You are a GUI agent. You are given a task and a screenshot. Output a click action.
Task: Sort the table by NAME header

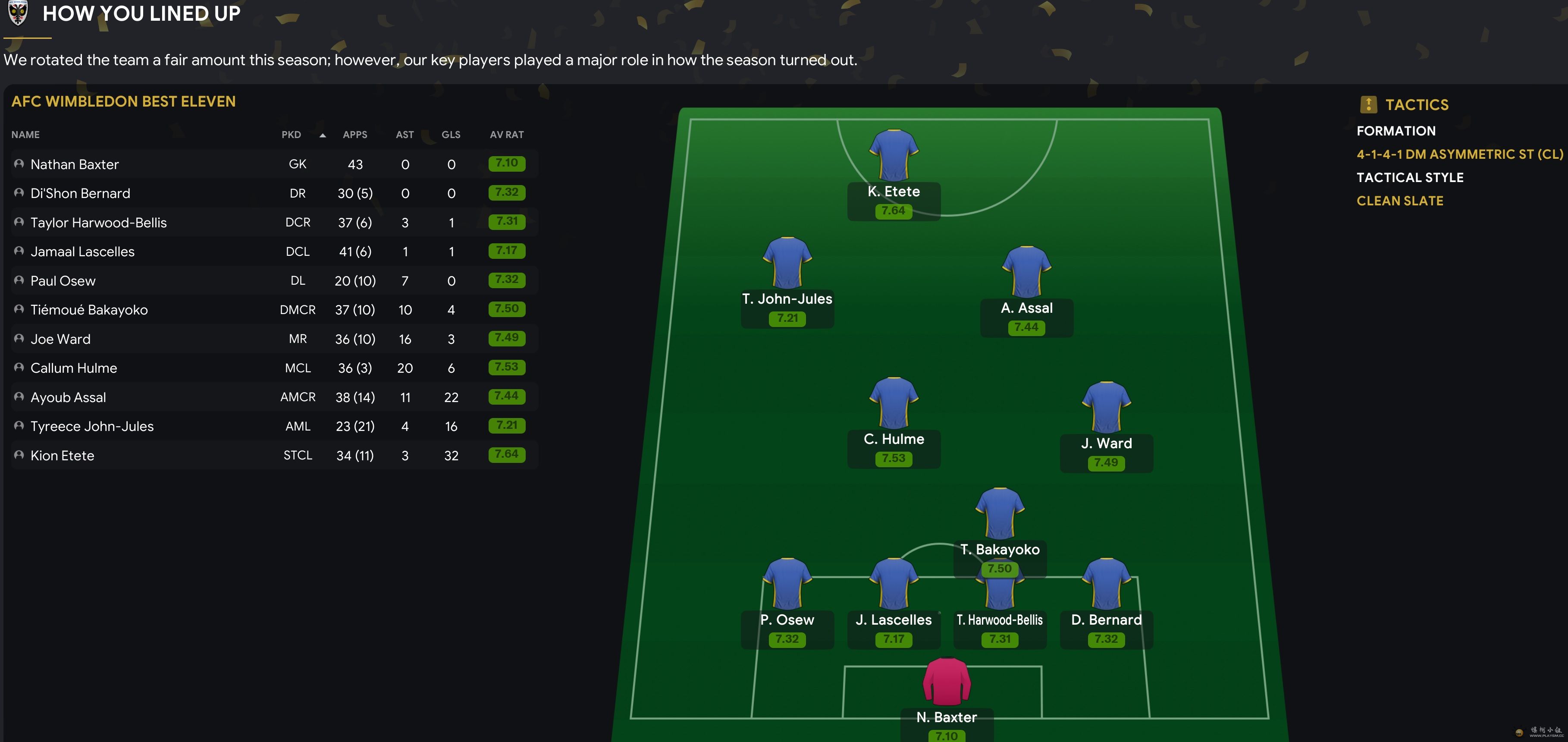pyautogui.click(x=25, y=135)
